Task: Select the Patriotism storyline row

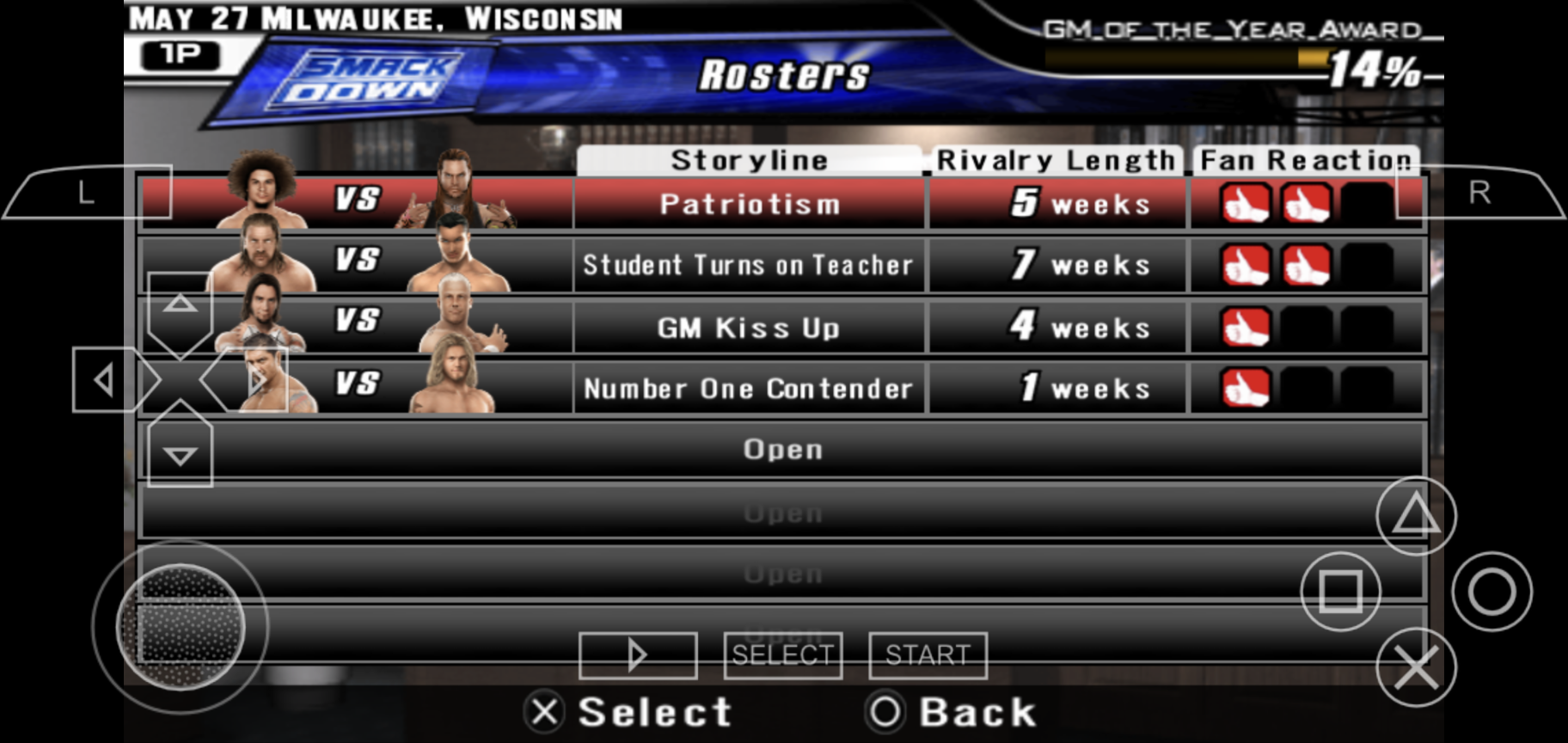Action: click(749, 205)
